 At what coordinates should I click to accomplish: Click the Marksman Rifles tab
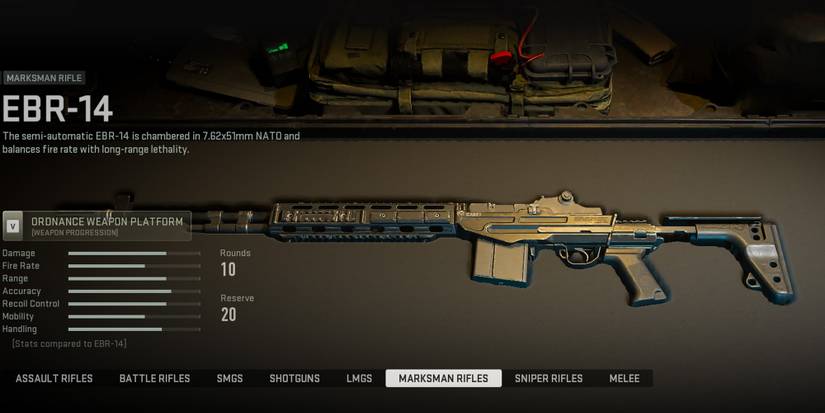click(443, 379)
